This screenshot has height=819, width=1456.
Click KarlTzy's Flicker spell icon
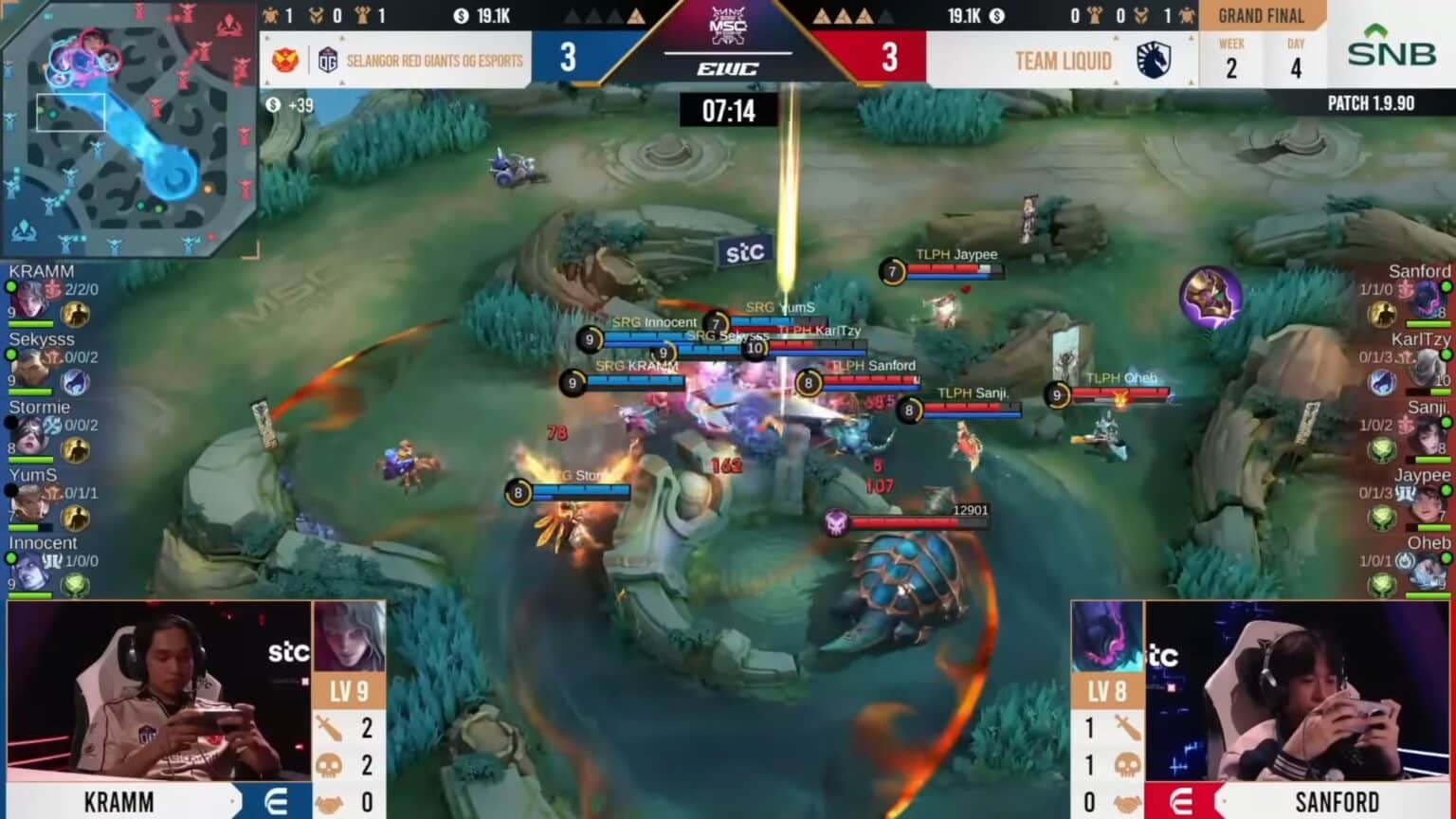click(1382, 380)
